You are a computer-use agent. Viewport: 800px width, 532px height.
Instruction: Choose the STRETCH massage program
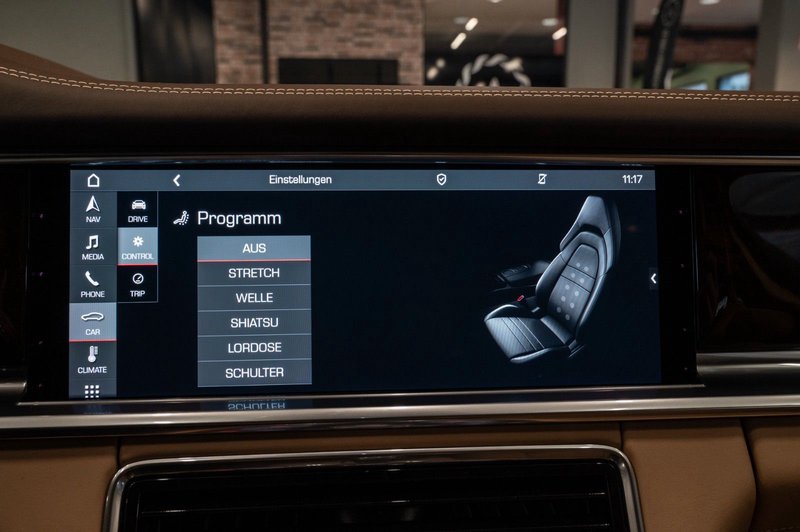point(254,273)
